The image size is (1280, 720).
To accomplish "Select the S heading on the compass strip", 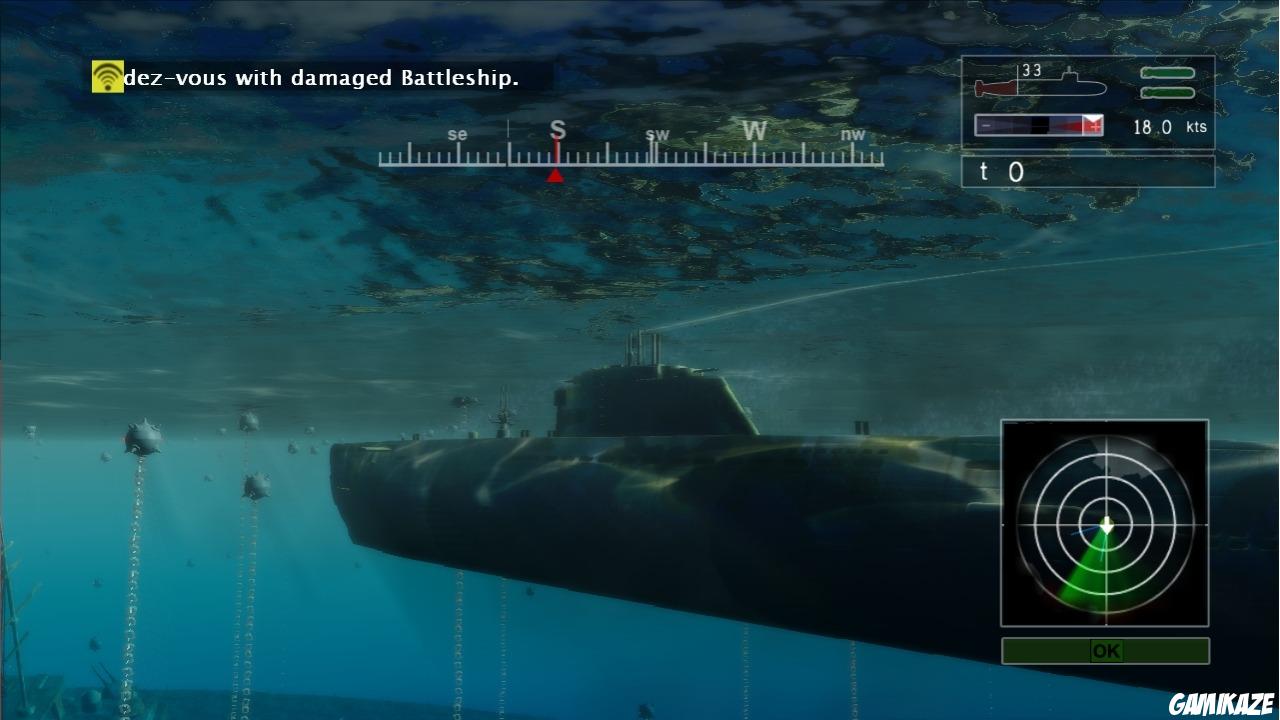I will (x=556, y=130).
